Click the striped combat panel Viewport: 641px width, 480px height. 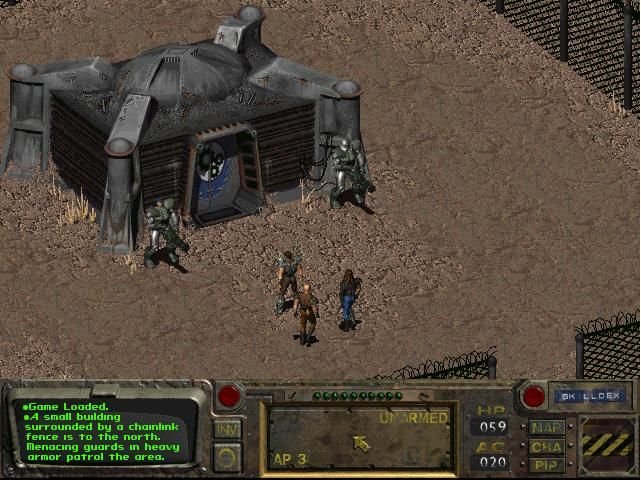click(606, 441)
